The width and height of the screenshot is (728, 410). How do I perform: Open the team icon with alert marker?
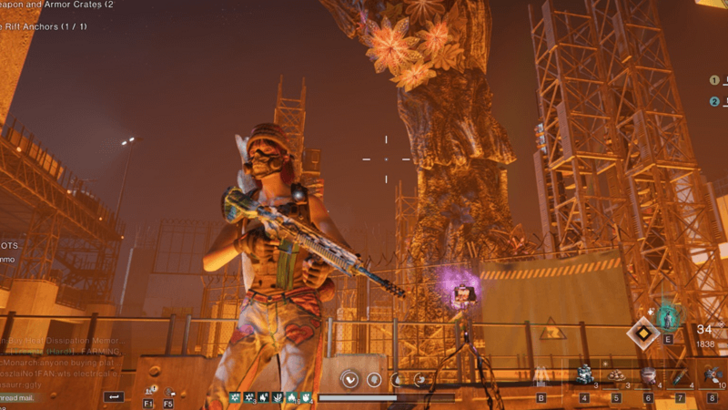point(150,390)
